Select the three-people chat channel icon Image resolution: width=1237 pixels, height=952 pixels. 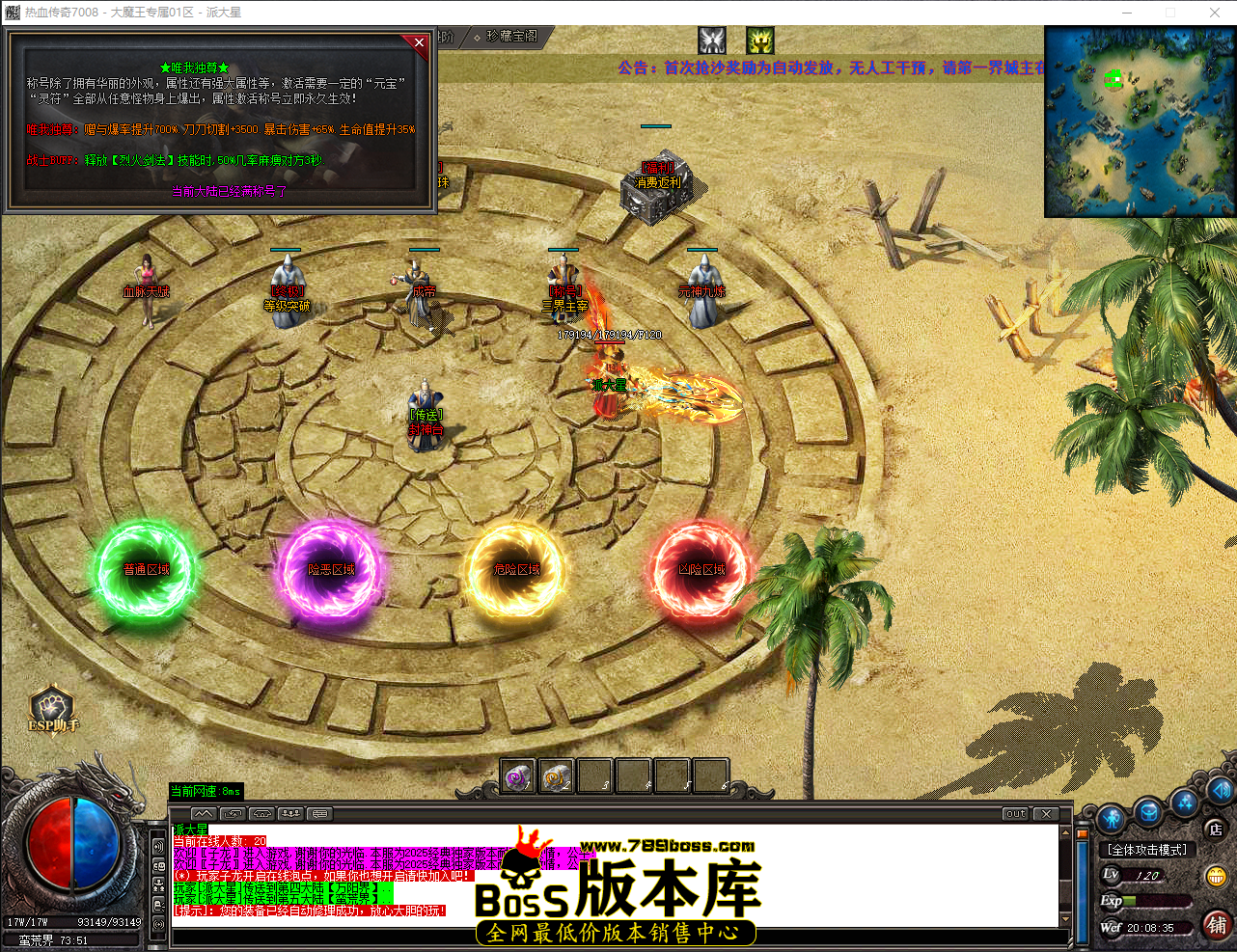(290, 813)
